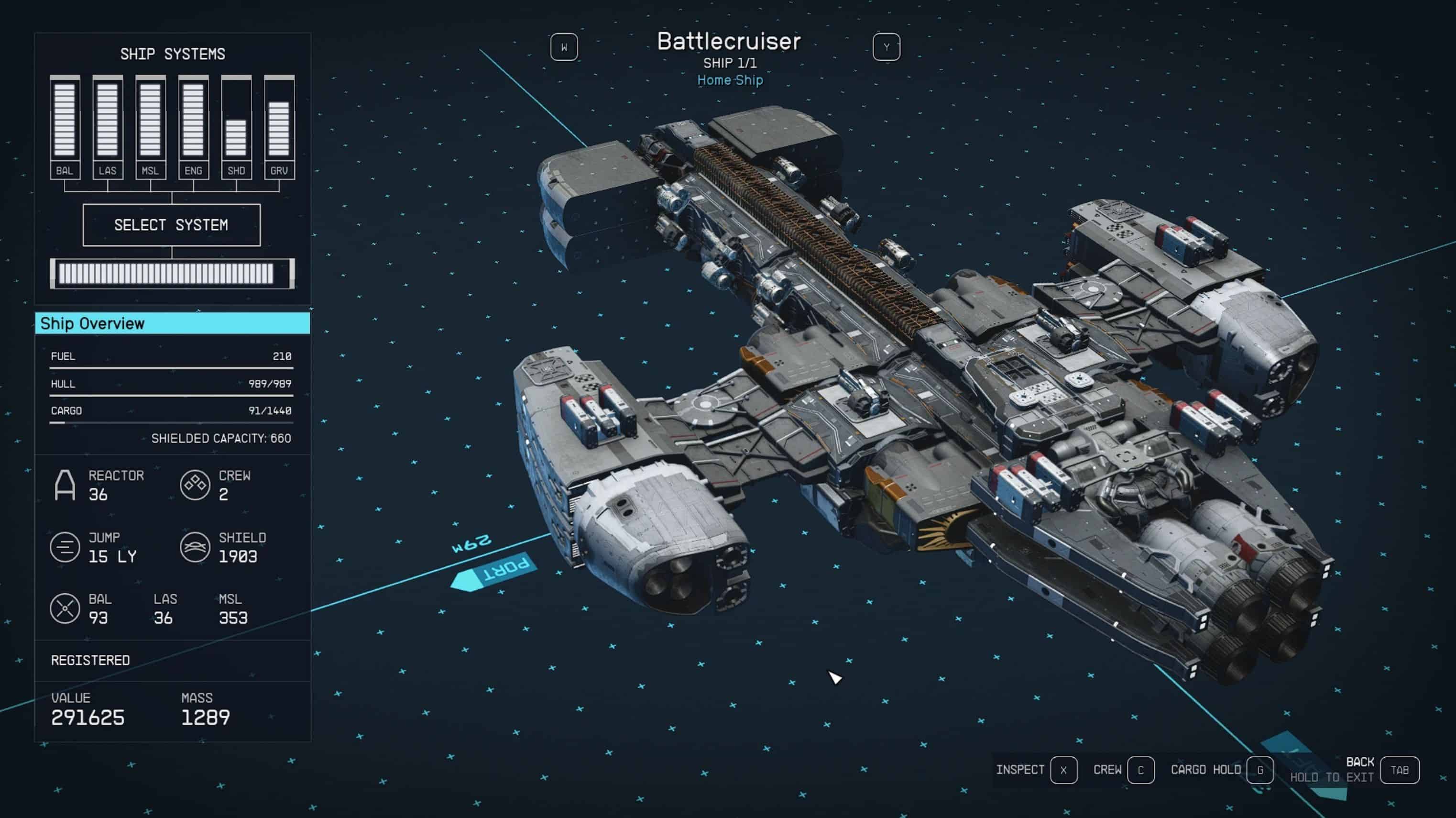Select the LAS laser system column
The height and width of the screenshot is (818, 1456).
coord(108,128)
